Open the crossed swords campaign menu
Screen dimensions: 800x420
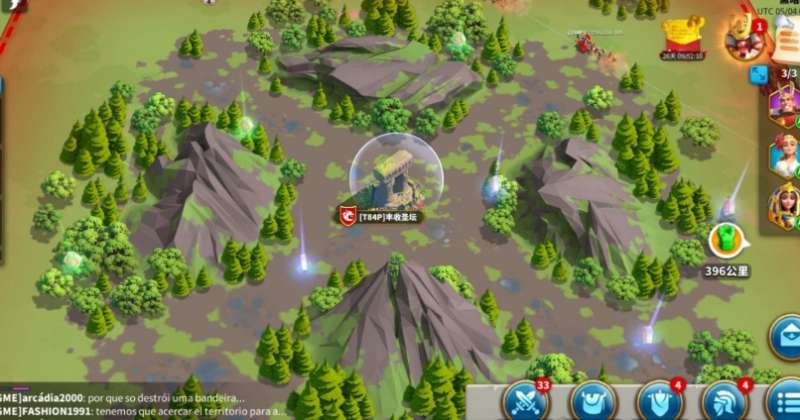(x=526, y=400)
